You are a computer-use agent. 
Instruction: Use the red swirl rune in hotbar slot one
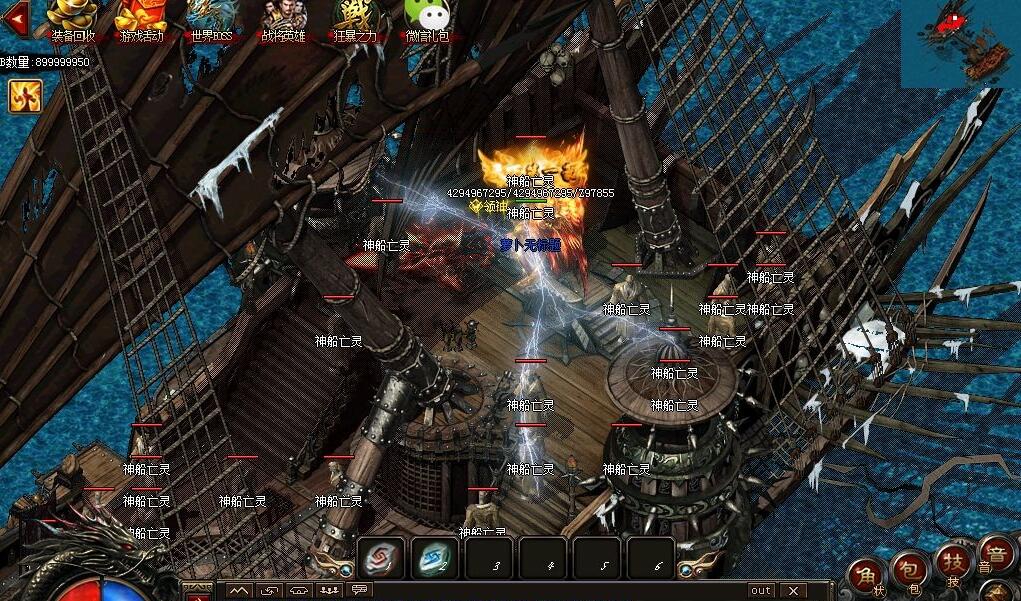coord(382,557)
